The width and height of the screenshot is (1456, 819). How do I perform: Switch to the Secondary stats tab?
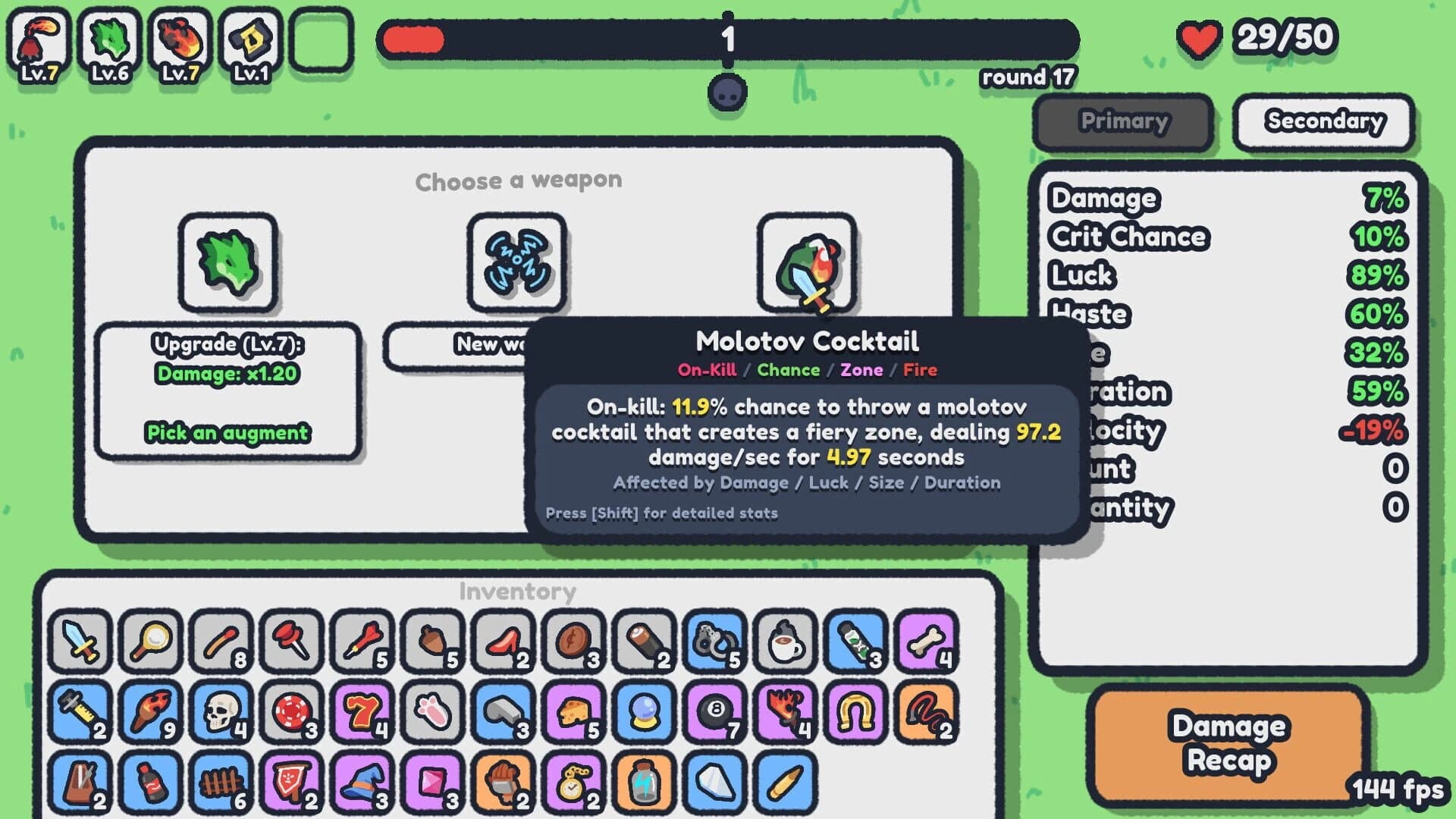(x=1323, y=121)
